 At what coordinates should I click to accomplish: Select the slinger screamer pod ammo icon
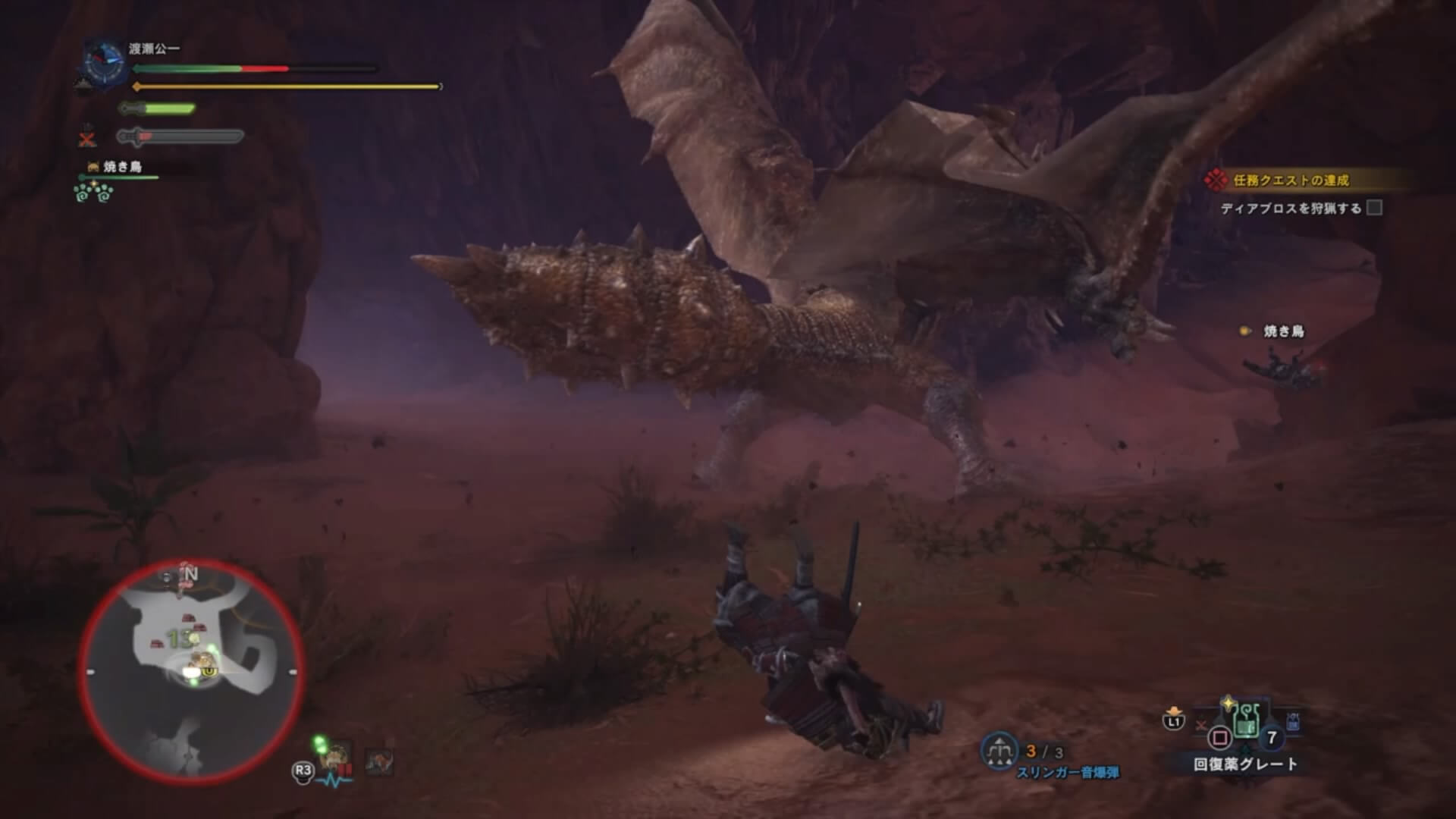[999, 751]
